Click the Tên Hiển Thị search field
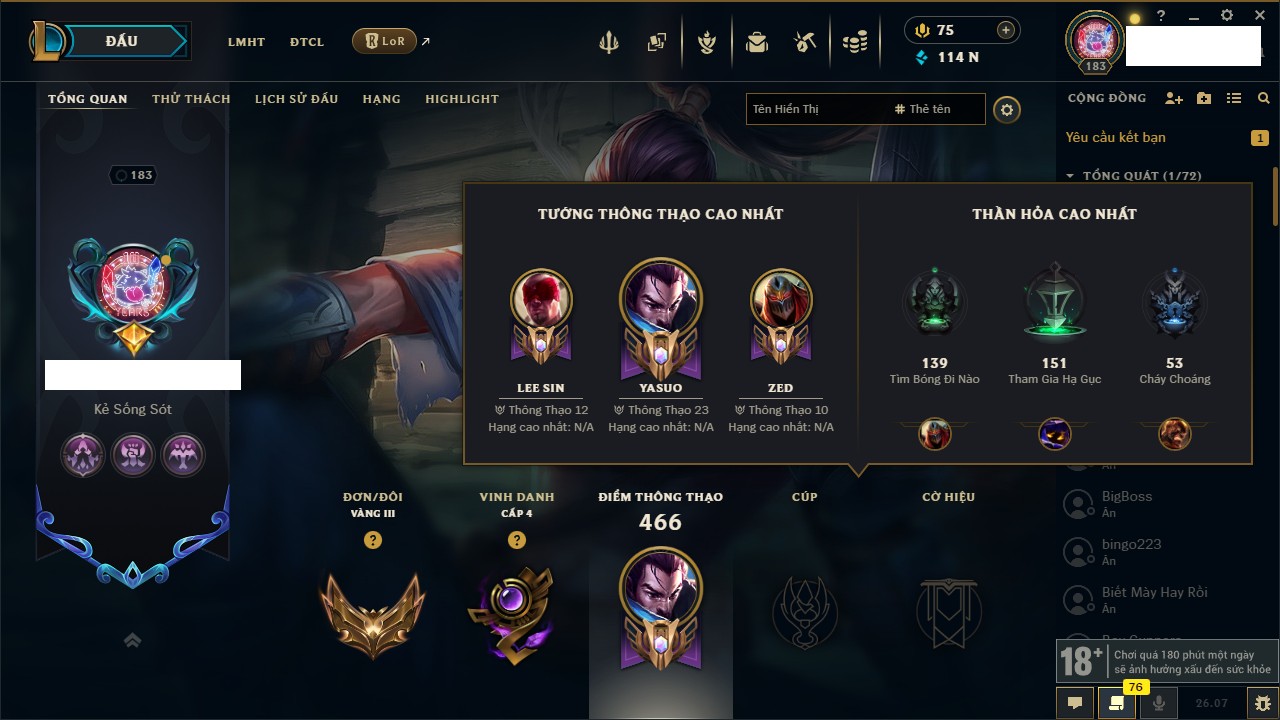This screenshot has width=1280, height=720. pyautogui.click(x=815, y=109)
